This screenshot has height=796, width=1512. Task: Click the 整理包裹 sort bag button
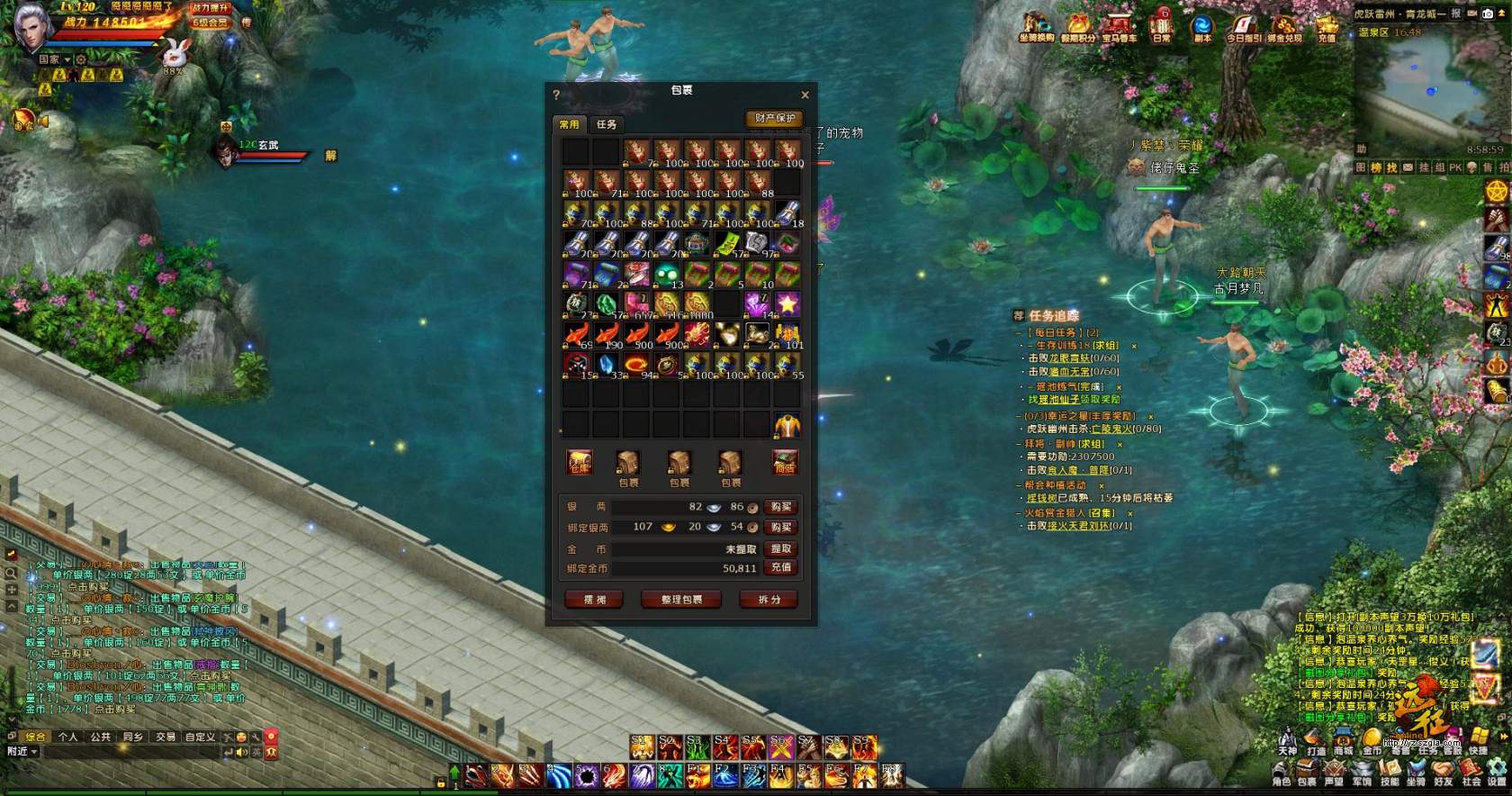681,599
